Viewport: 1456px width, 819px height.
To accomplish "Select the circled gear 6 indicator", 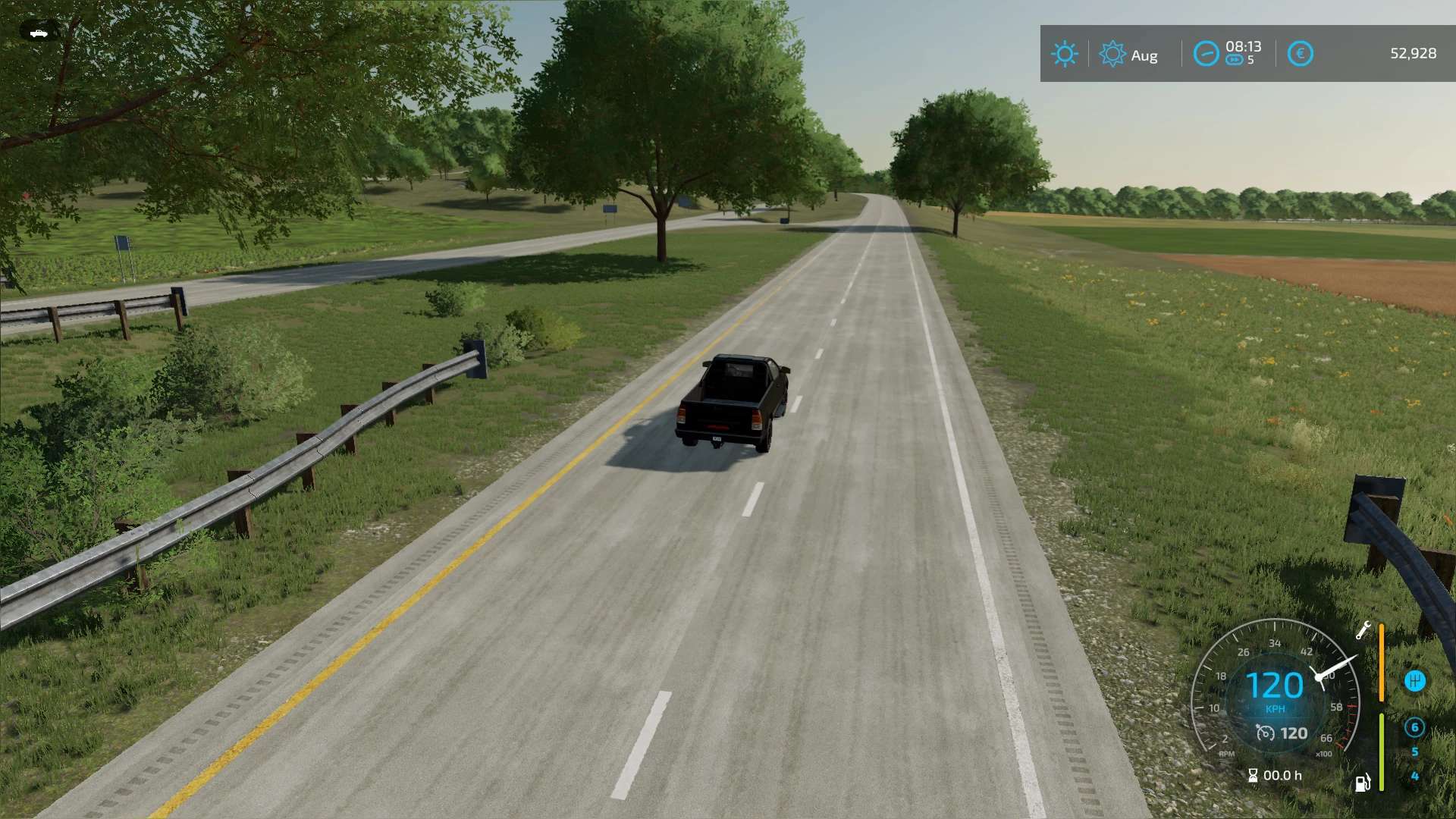I will (1414, 727).
